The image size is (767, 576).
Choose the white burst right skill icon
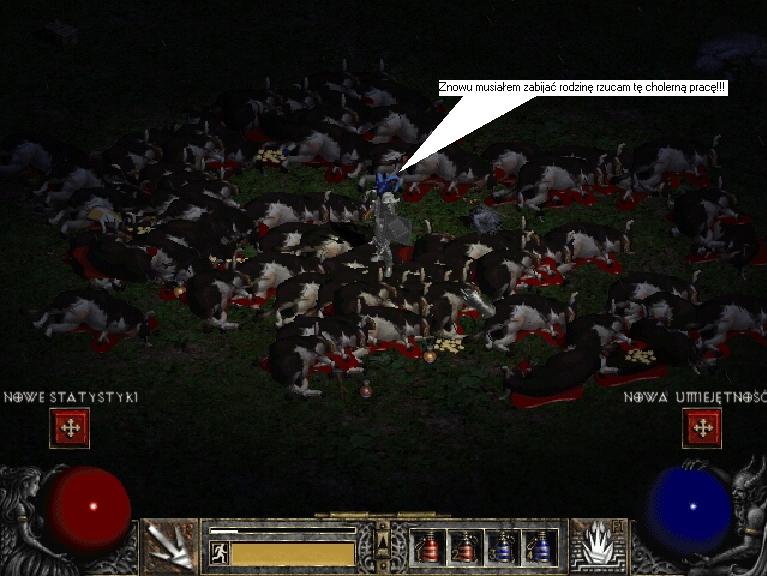point(597,546)
